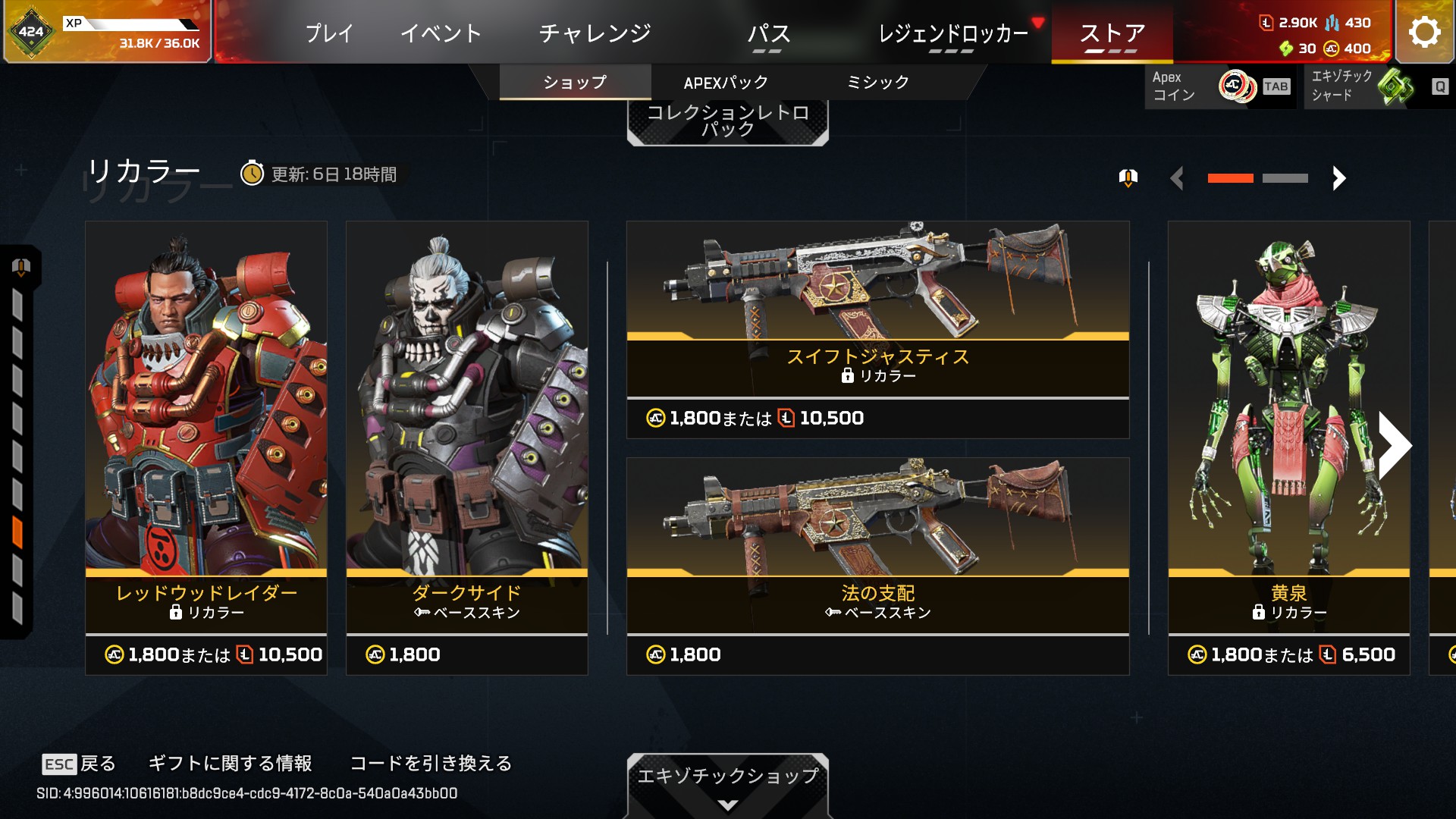Switch to the ショップ sub-tab
Image resolution: width=1456 pixels, height=819 pixels.
[x=575, y=82]
